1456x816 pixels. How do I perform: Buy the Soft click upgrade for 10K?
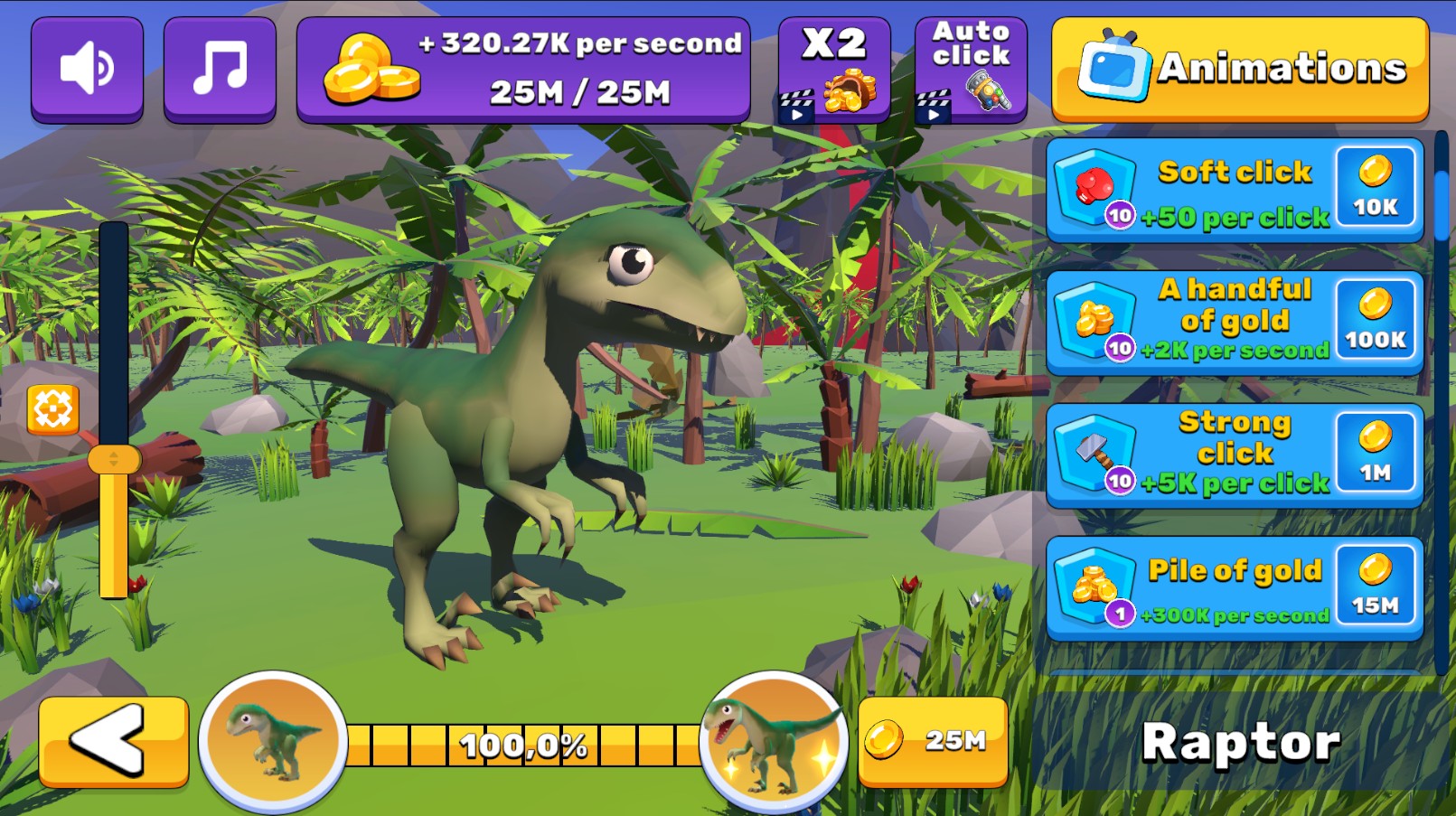[x=1376, y=187]
